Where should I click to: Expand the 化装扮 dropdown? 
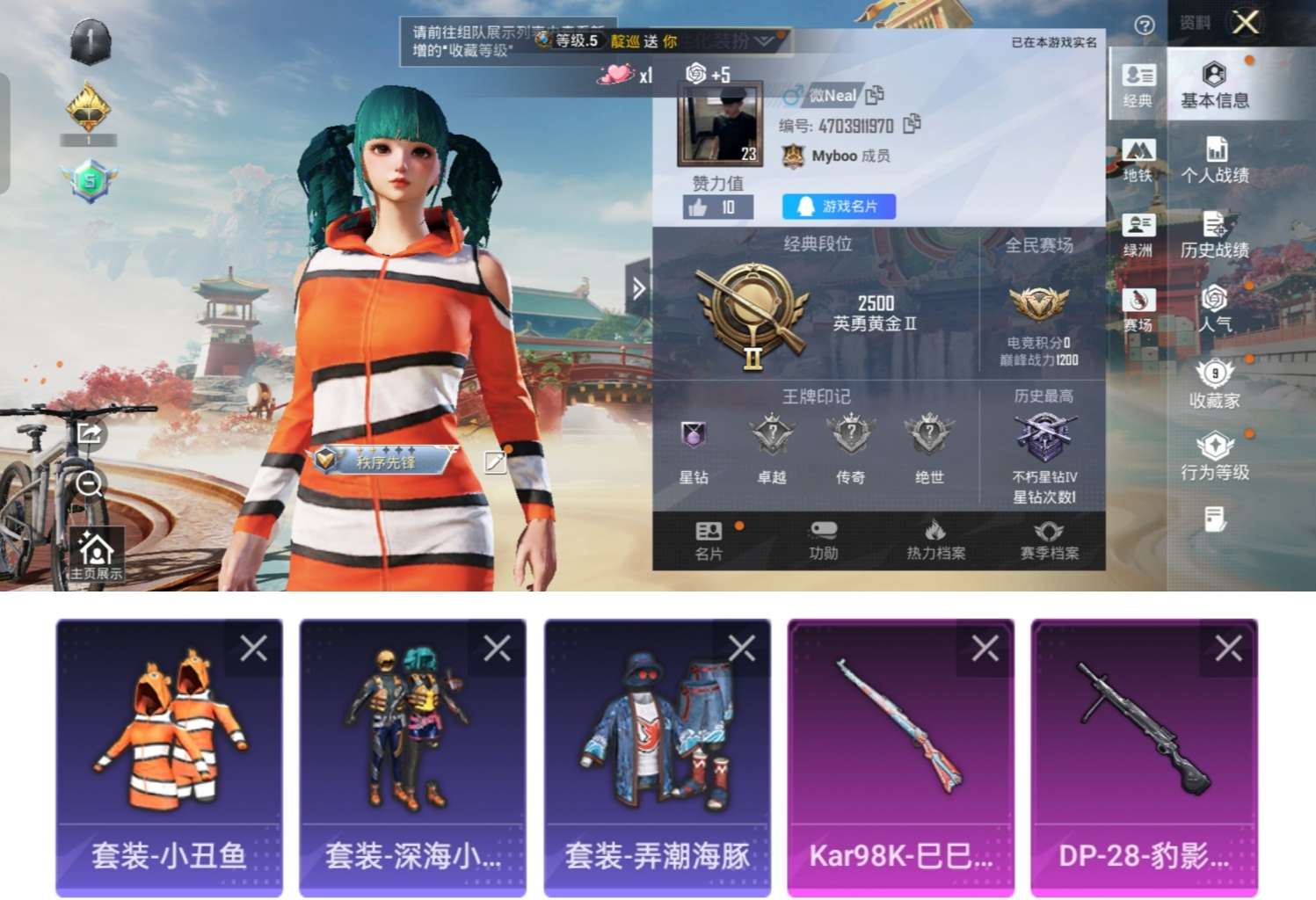tap(767, 41)
